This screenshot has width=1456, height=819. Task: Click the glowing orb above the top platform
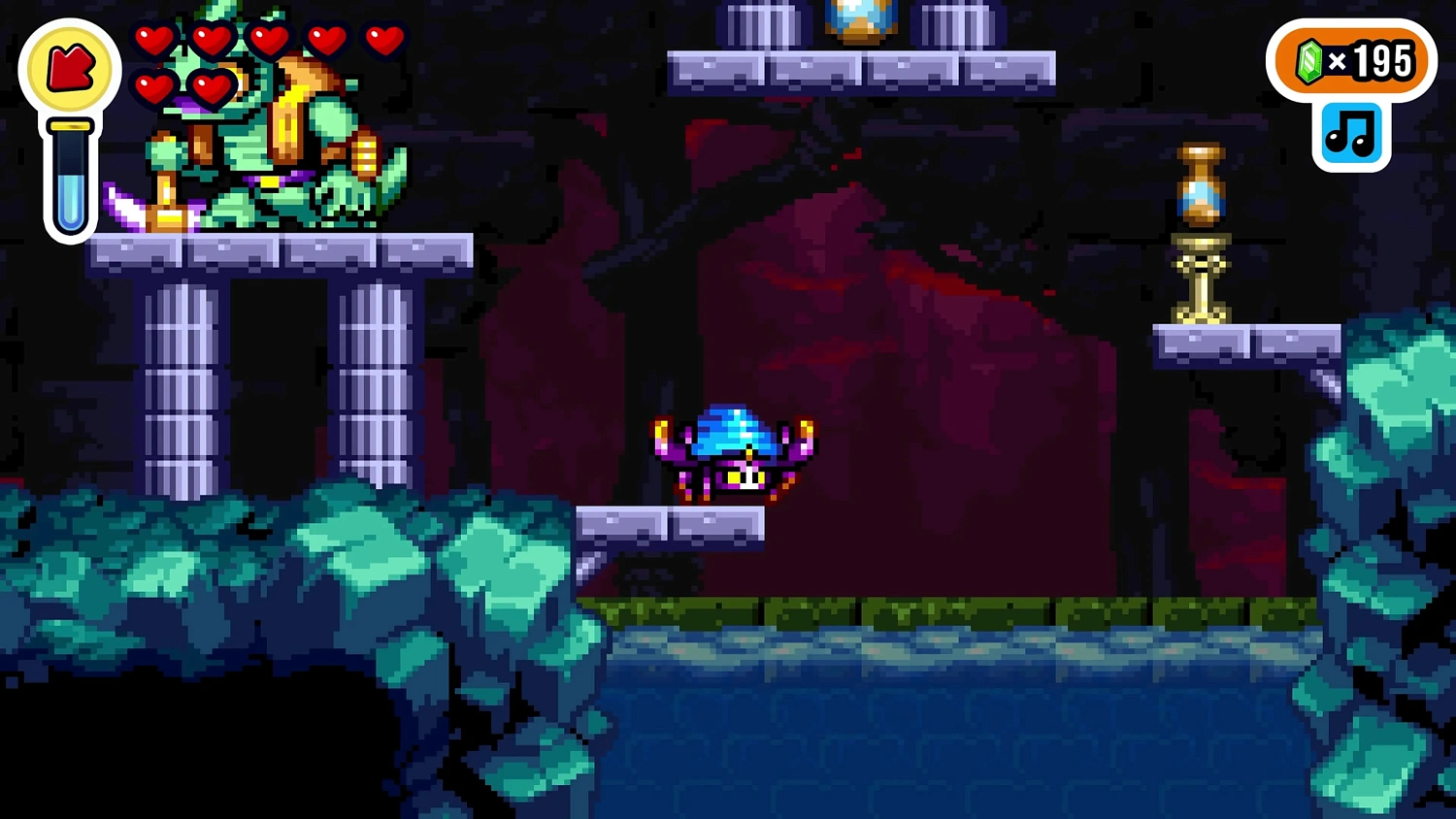click(x=860, y=16)
